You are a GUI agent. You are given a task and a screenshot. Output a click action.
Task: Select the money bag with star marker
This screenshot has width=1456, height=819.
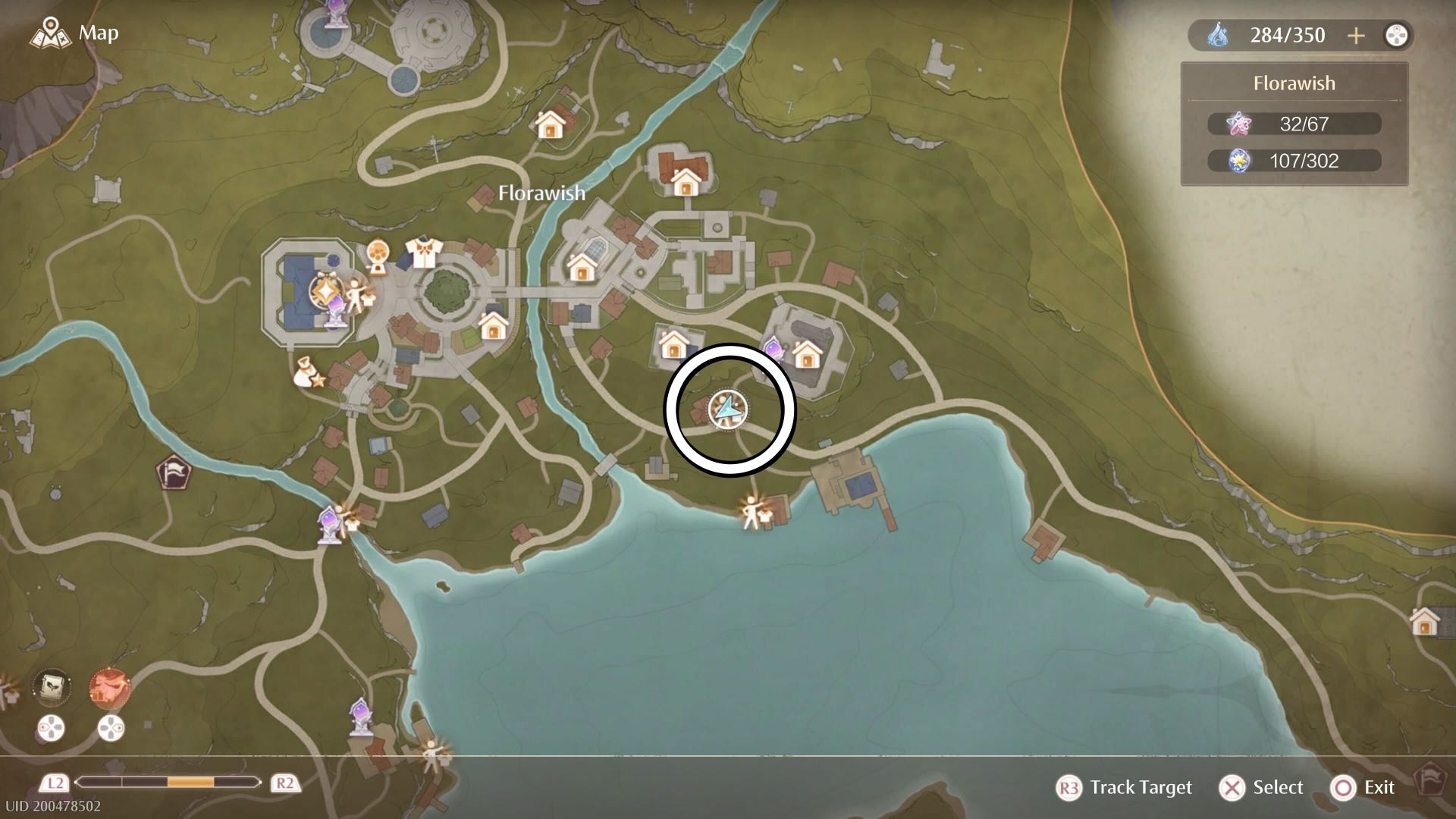(309, 372)
